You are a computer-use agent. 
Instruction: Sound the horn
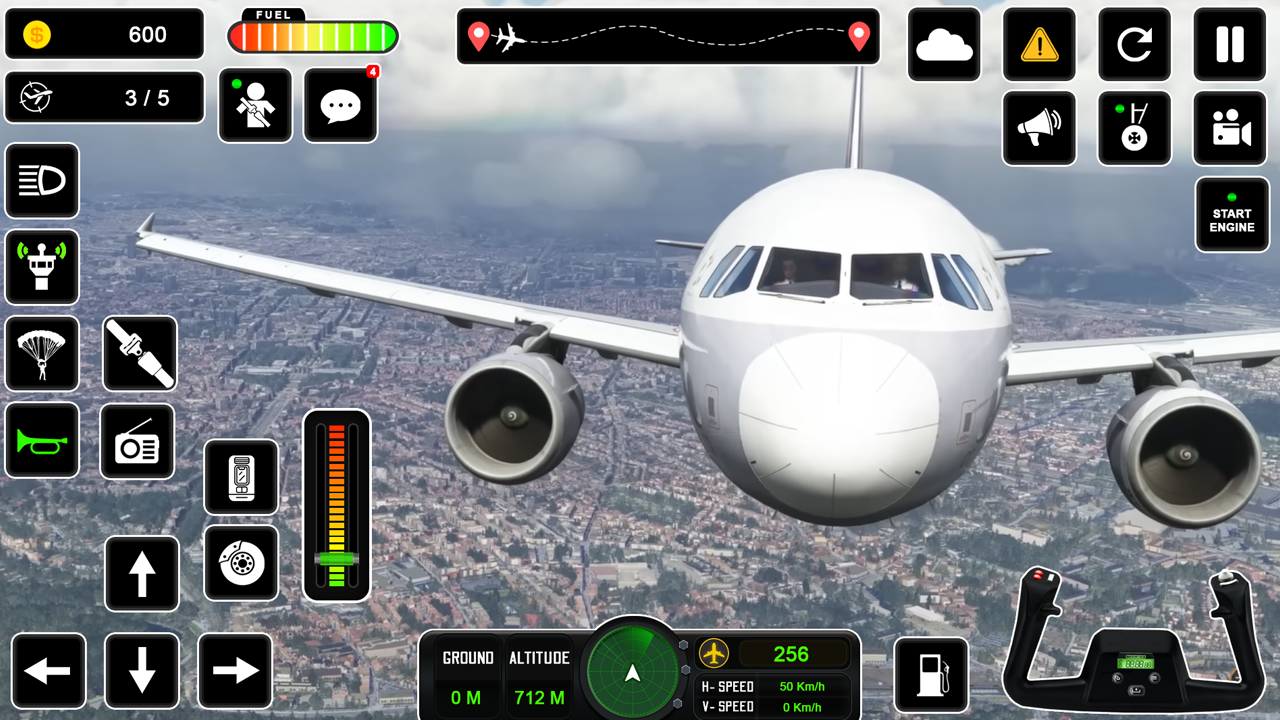42,441
